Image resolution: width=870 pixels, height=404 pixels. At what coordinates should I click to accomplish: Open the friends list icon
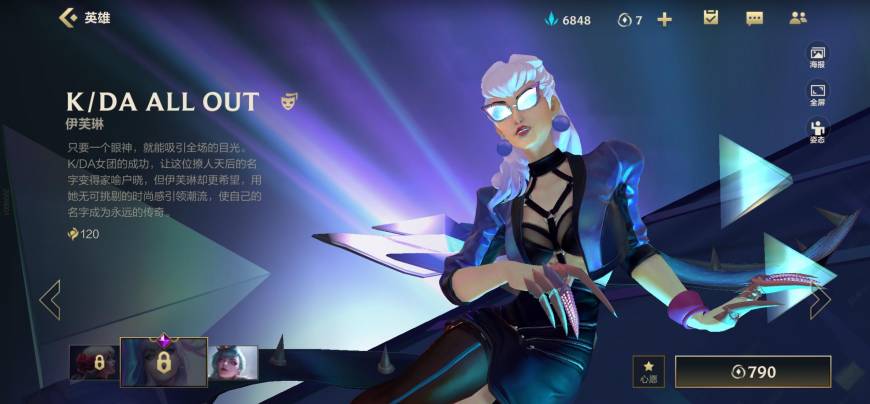pyautogui.click(x=797, y=18)
